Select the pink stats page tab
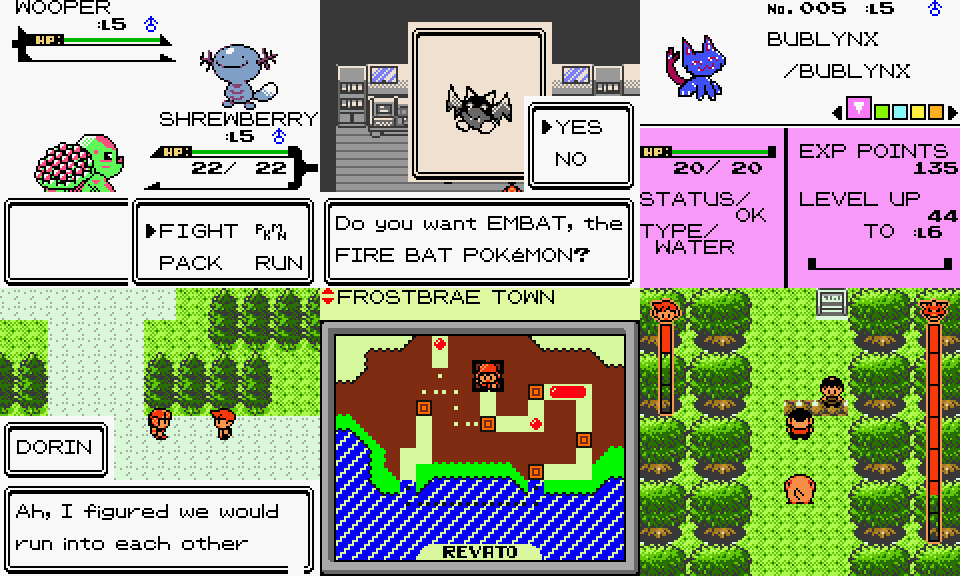The height and width of the screenshot is (576, 960). click(858, 110)
